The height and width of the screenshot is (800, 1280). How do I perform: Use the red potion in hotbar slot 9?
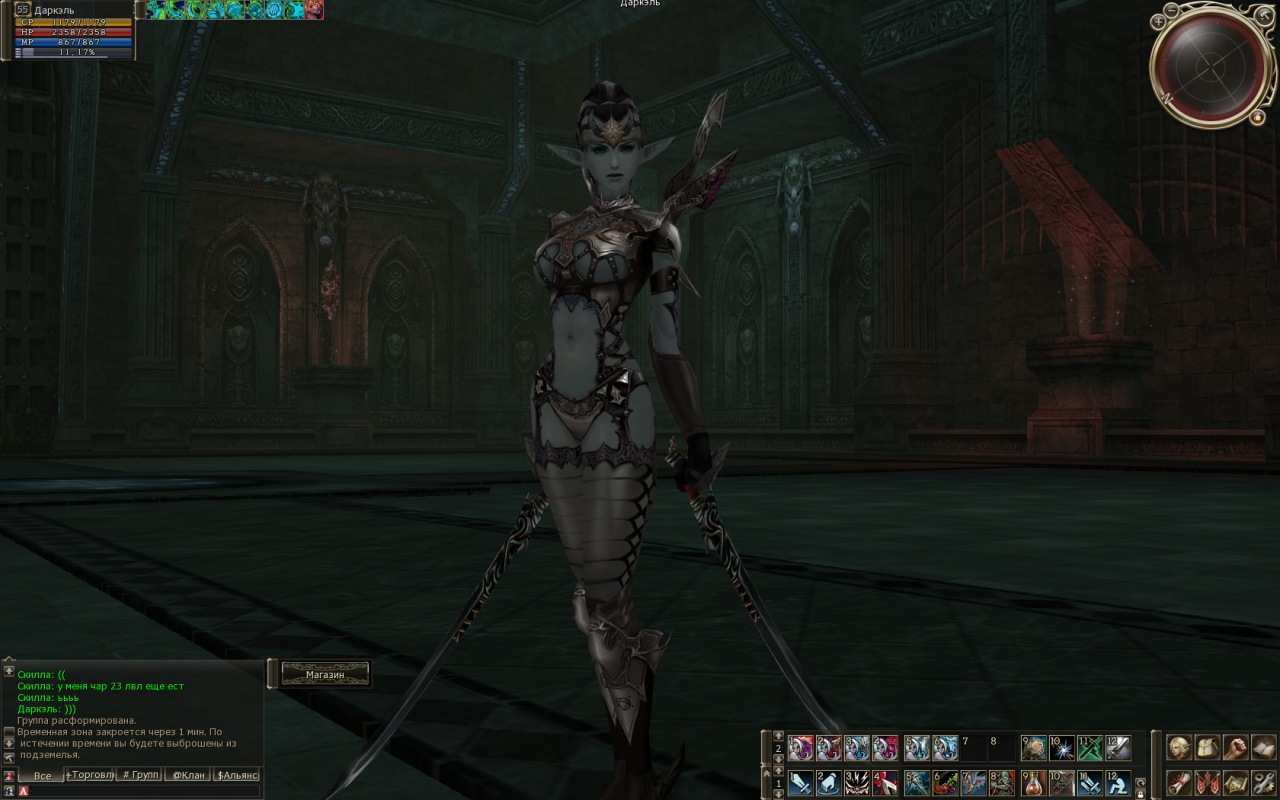(x=1033, y=782)
